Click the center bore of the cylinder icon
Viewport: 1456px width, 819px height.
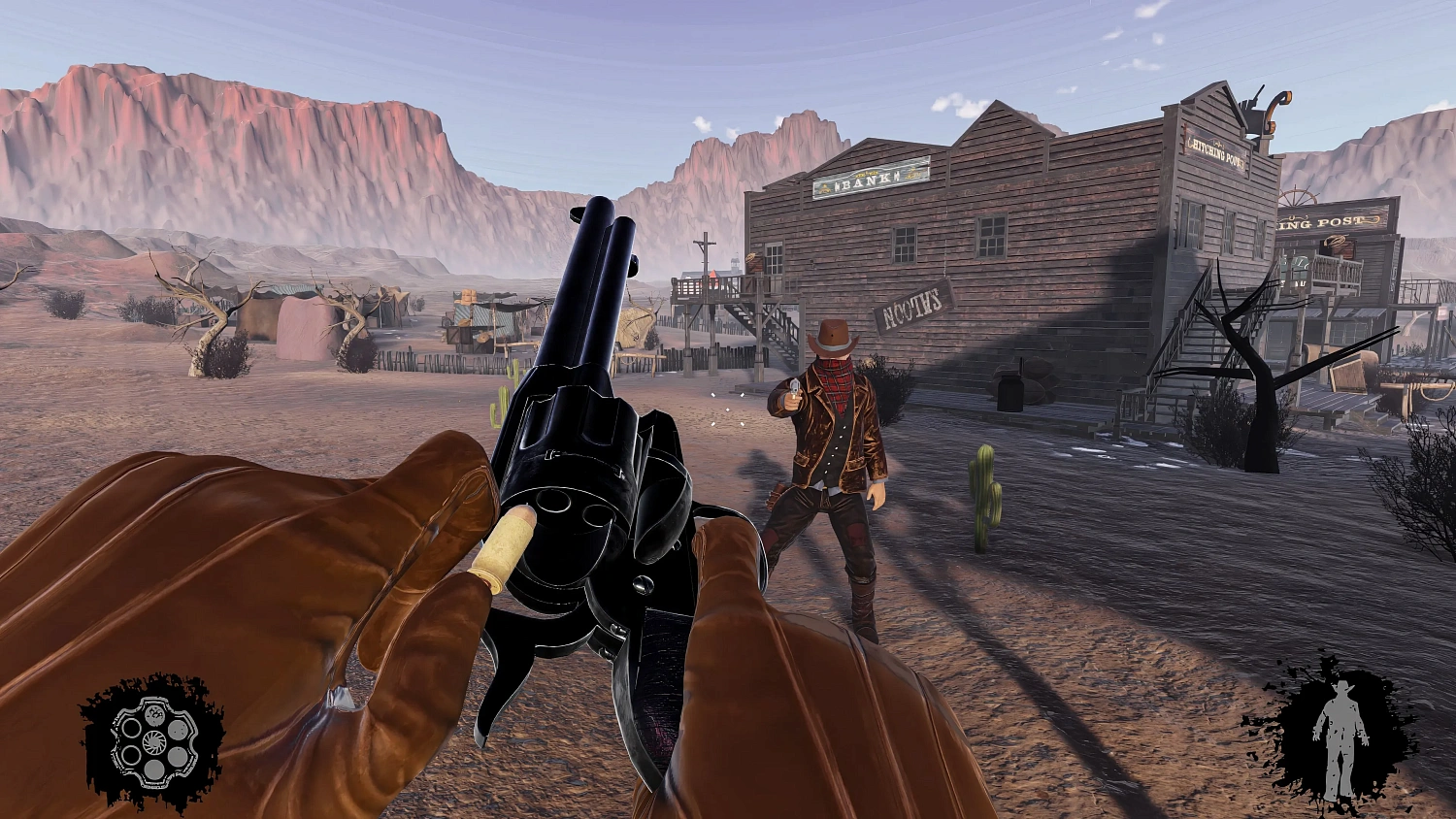pyautogui.click(x=153, y=740)
